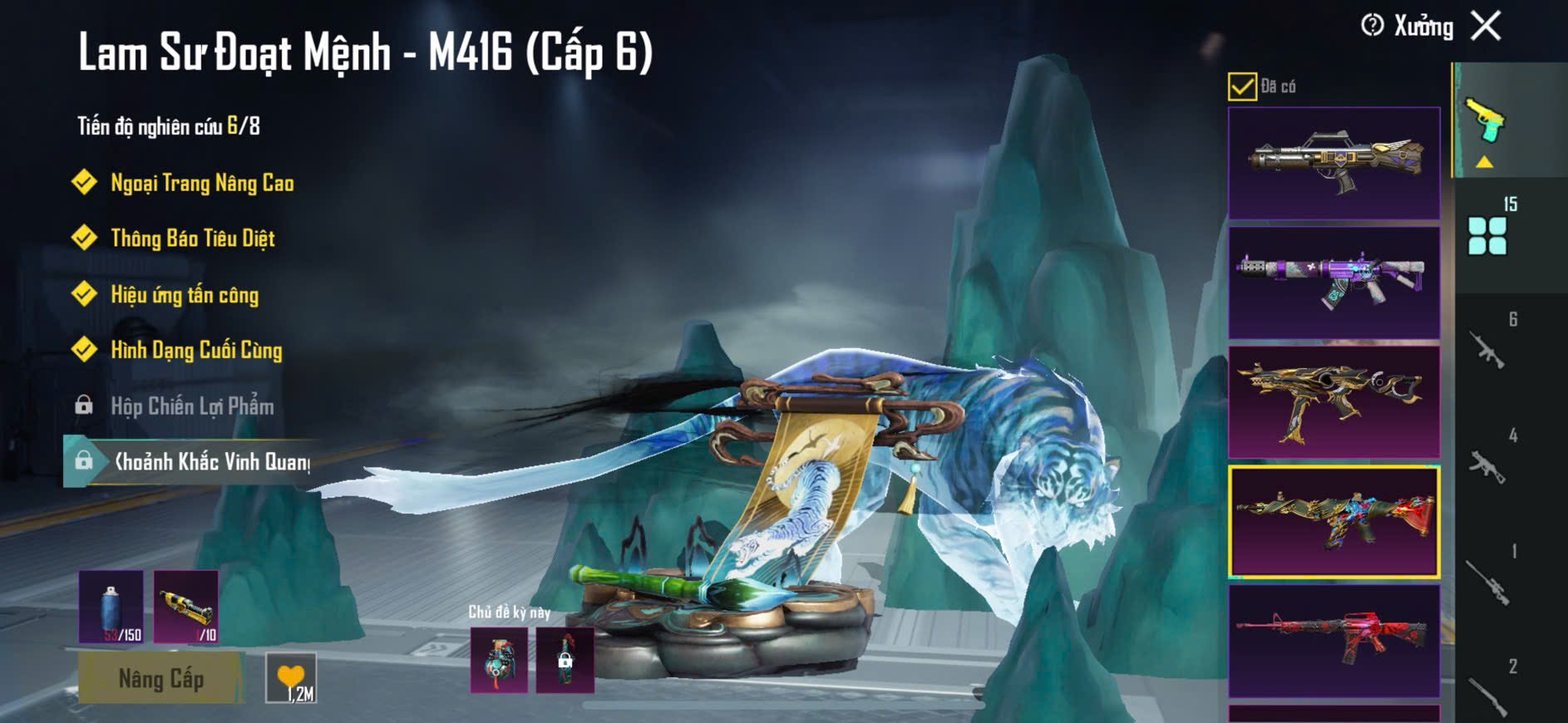Open the locked theme item thumbnail

[x=565, y=661]
